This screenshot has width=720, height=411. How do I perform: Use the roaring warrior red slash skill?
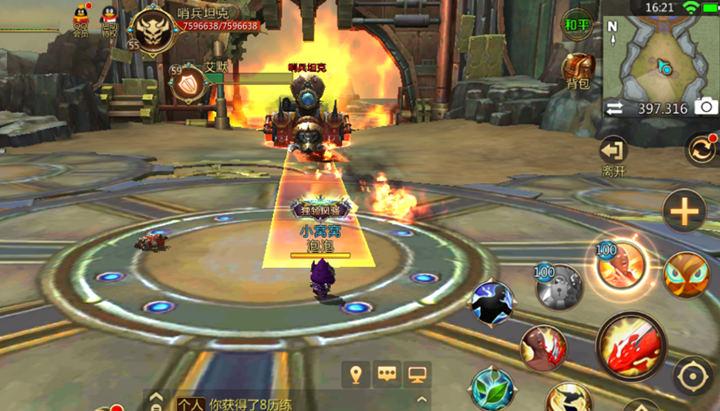[543, 347]
